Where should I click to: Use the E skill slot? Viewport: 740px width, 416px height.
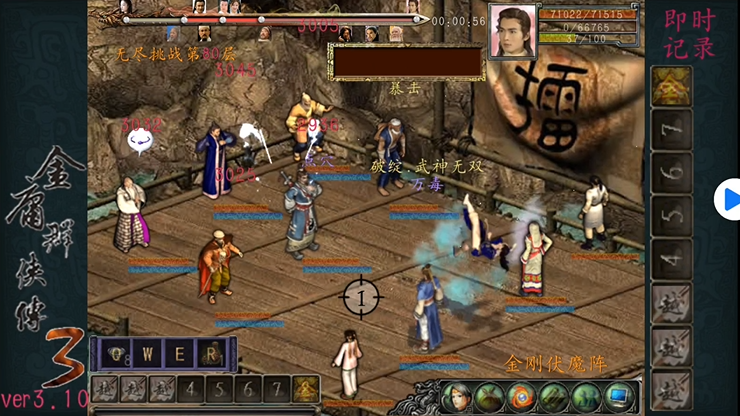tap(179, 353)
